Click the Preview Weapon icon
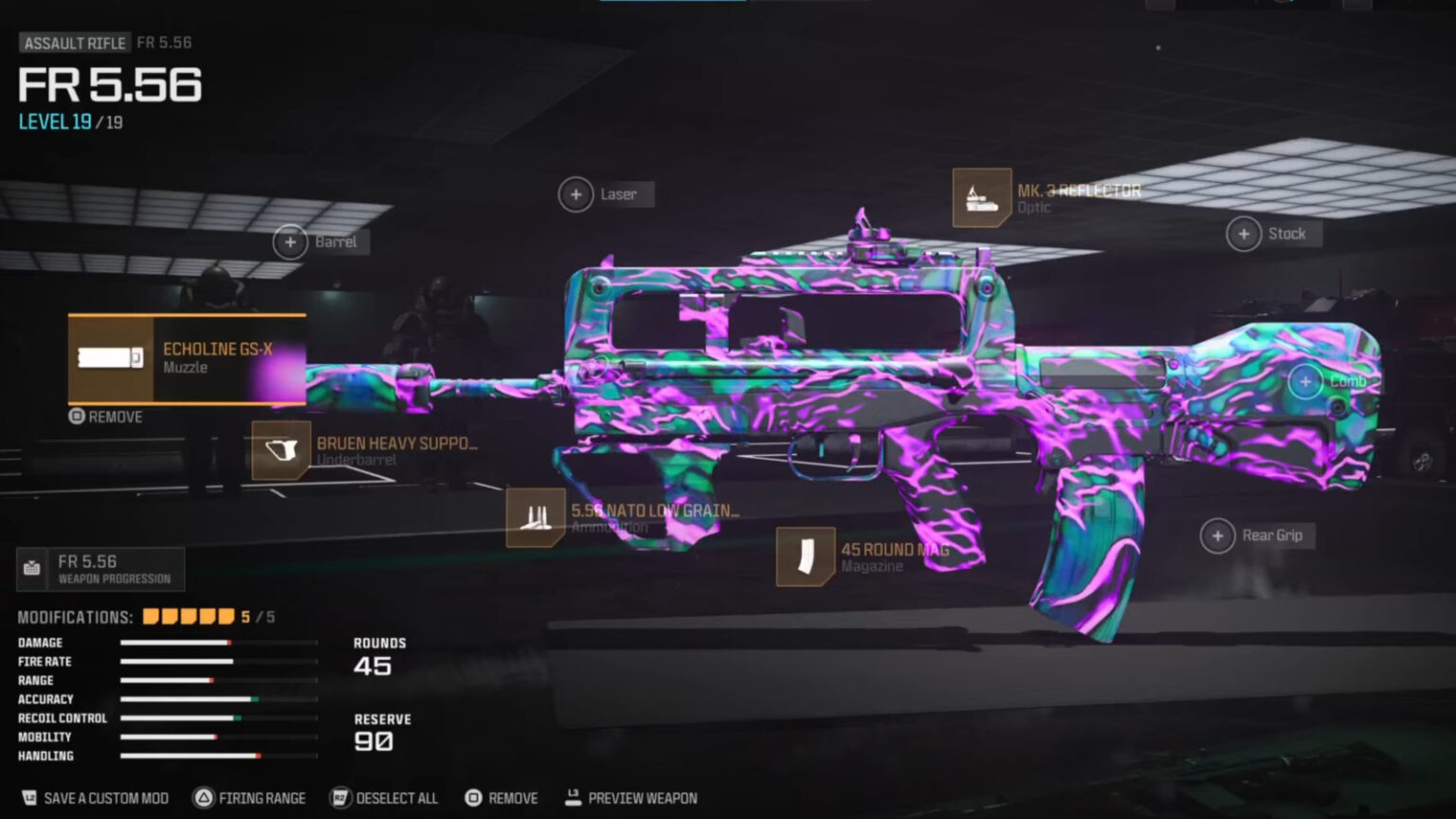 pos(573,797)
